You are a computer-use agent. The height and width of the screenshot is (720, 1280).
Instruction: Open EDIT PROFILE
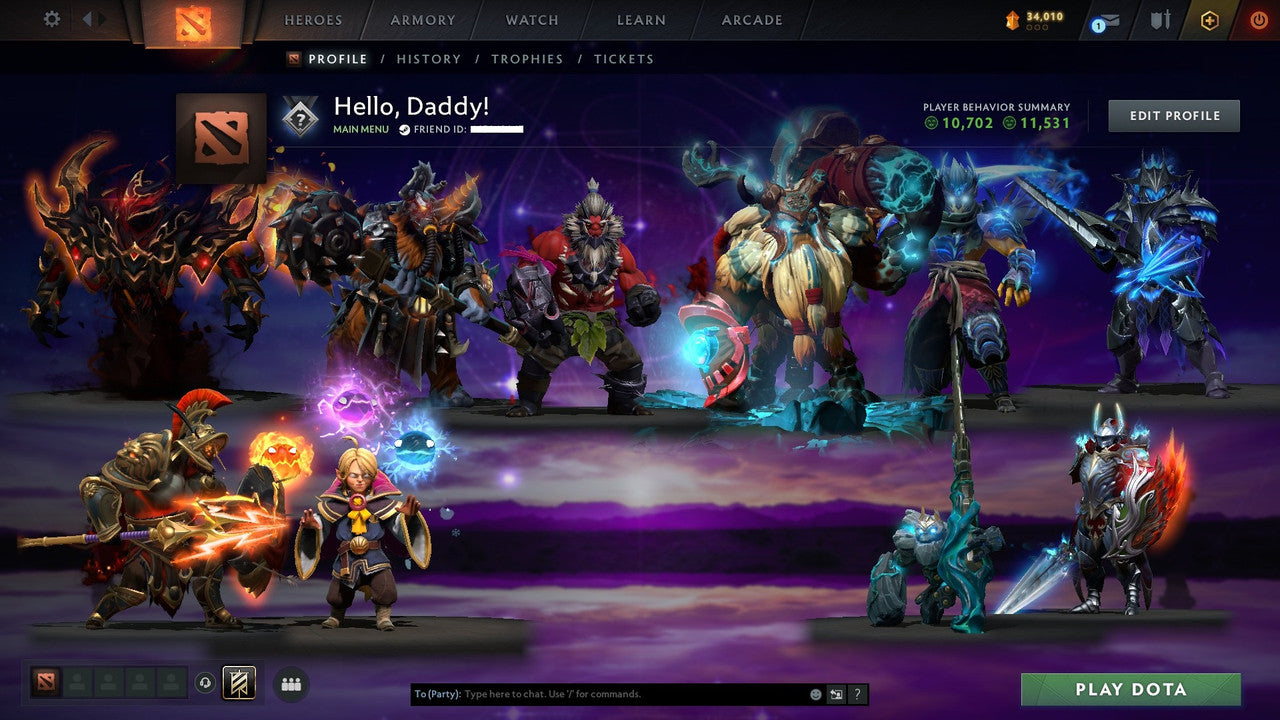[x=1173, y=115]
